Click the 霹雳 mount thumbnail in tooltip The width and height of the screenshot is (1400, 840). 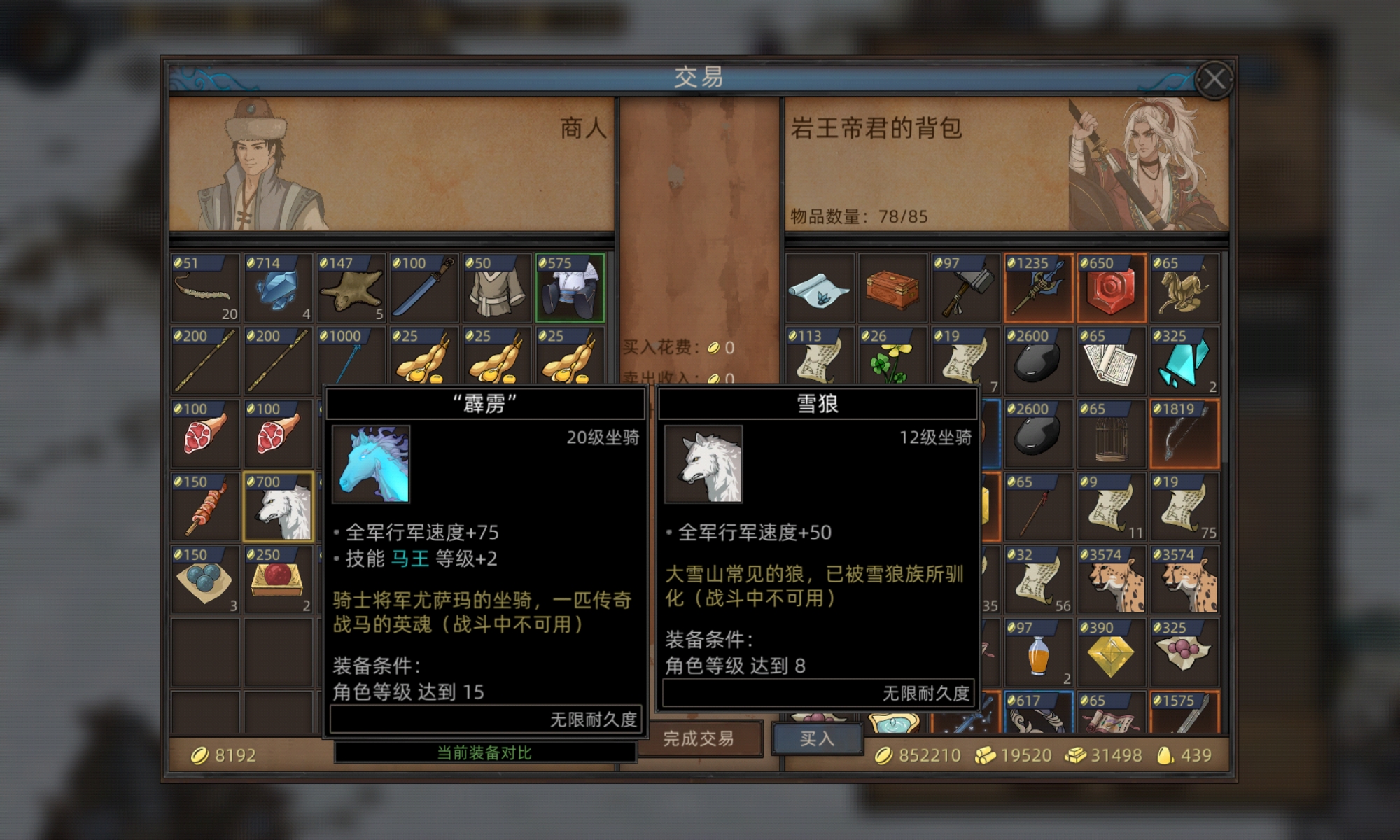pyautogui.click(x=371, y=462)
